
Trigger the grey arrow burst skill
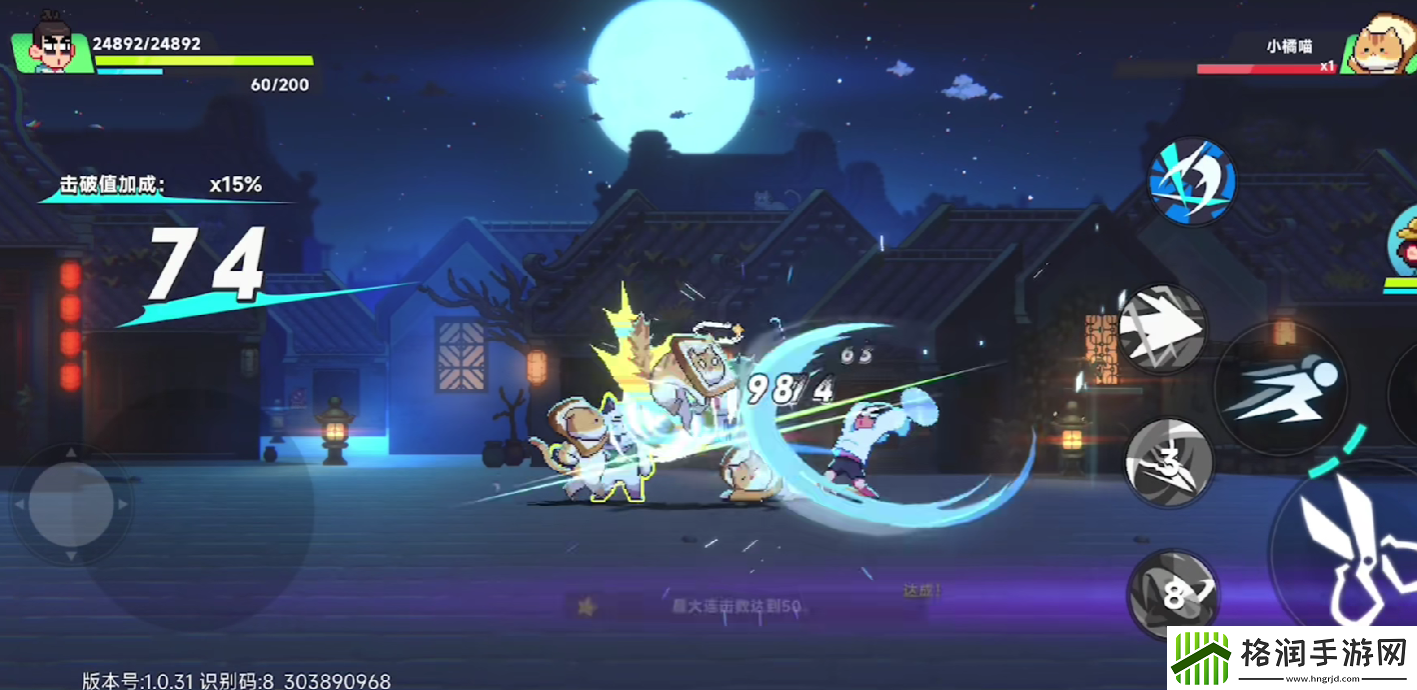tap(1162, 328)
